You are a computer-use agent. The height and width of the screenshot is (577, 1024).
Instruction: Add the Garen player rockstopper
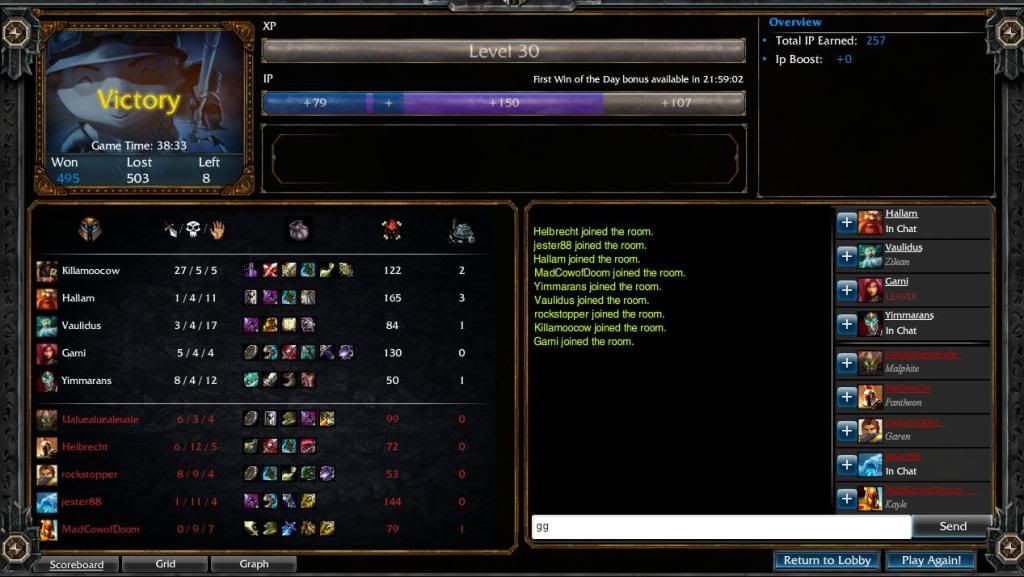(x=846, y=431)
